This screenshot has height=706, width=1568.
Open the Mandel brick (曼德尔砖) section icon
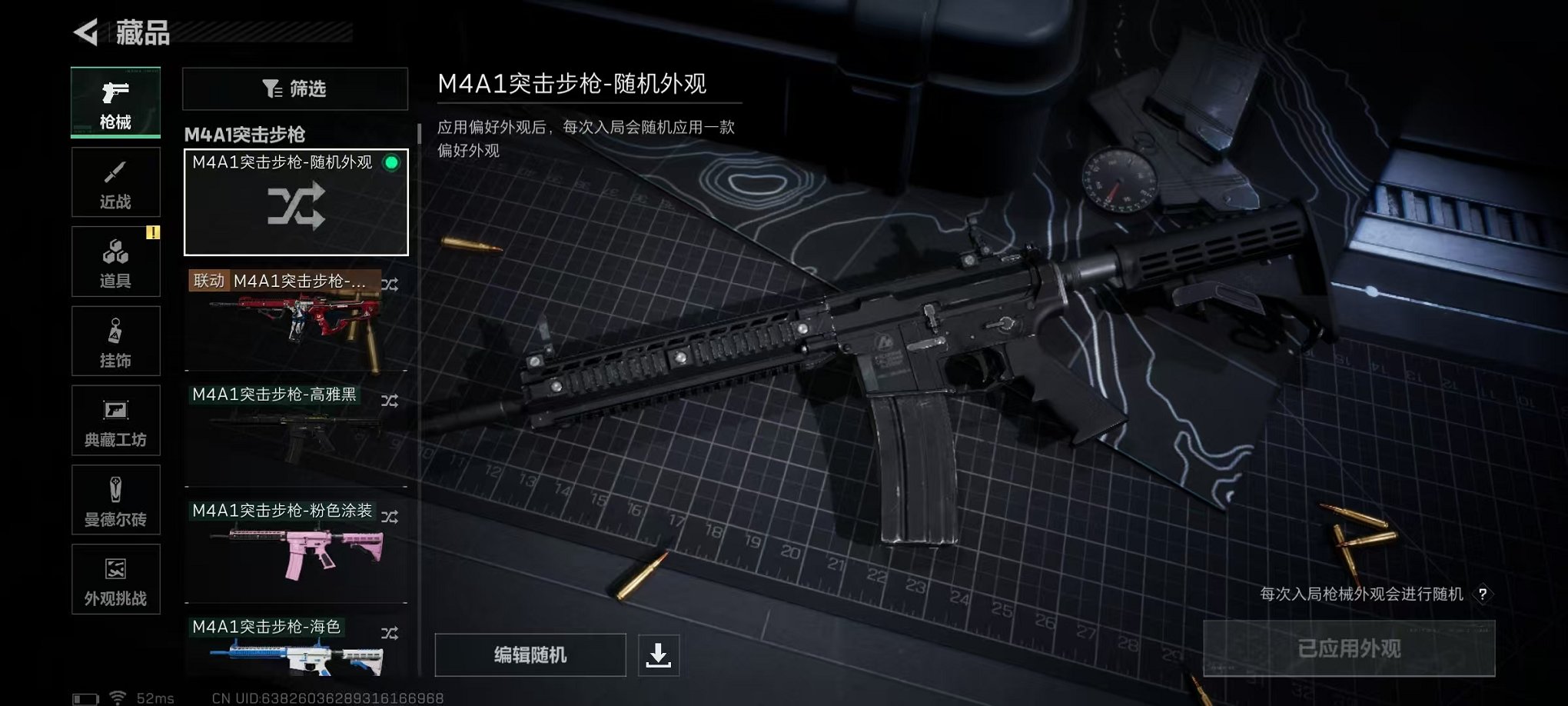pos(115,500)
